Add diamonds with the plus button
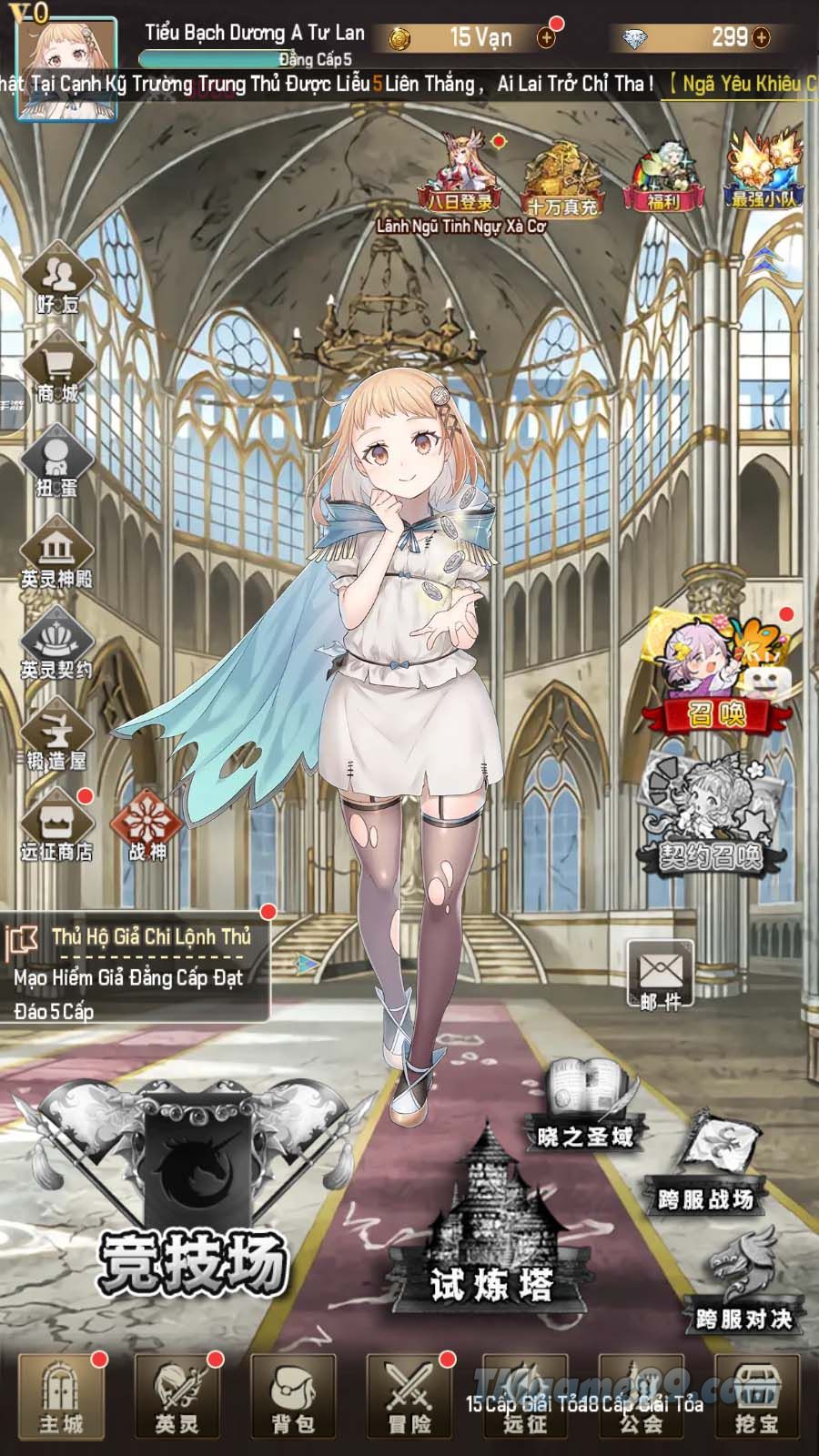The width and height of the screenshot is (819, 1456). 761,38
